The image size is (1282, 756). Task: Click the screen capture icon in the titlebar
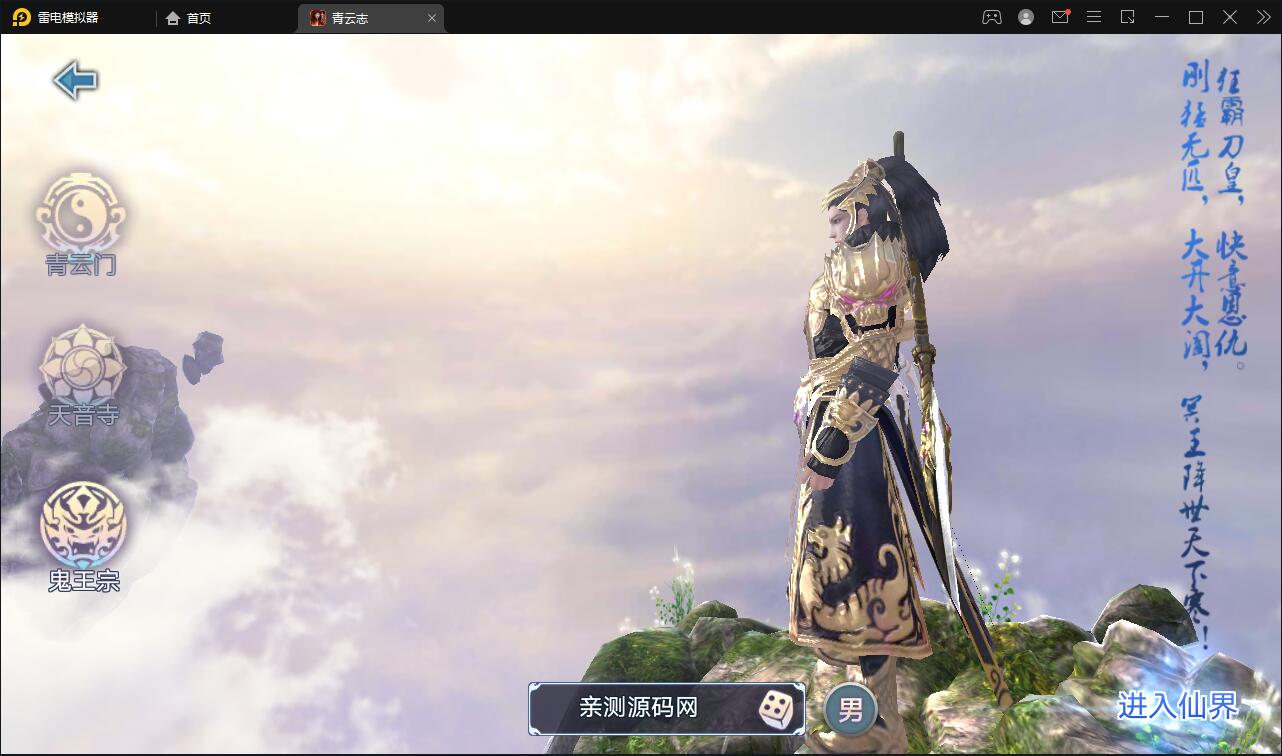tap(1128, 17)
